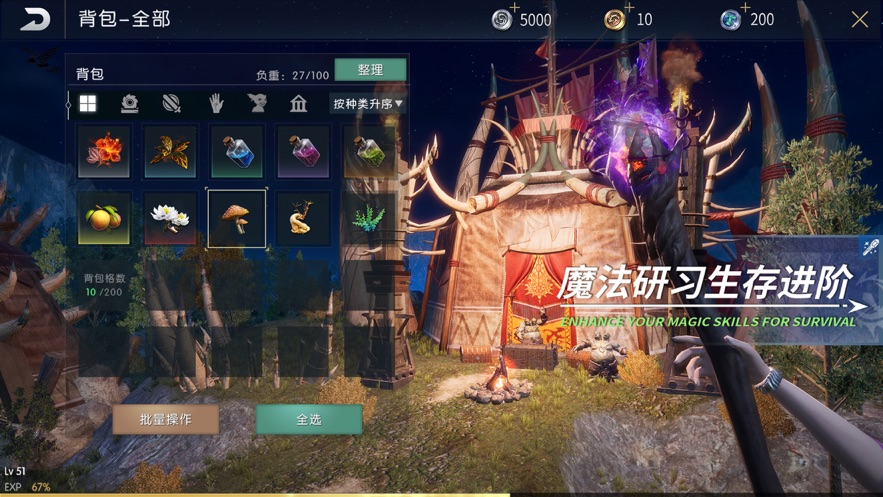Select the purple potion bottle
Viewport: 883px width, 497px height.
pos(303,151)
